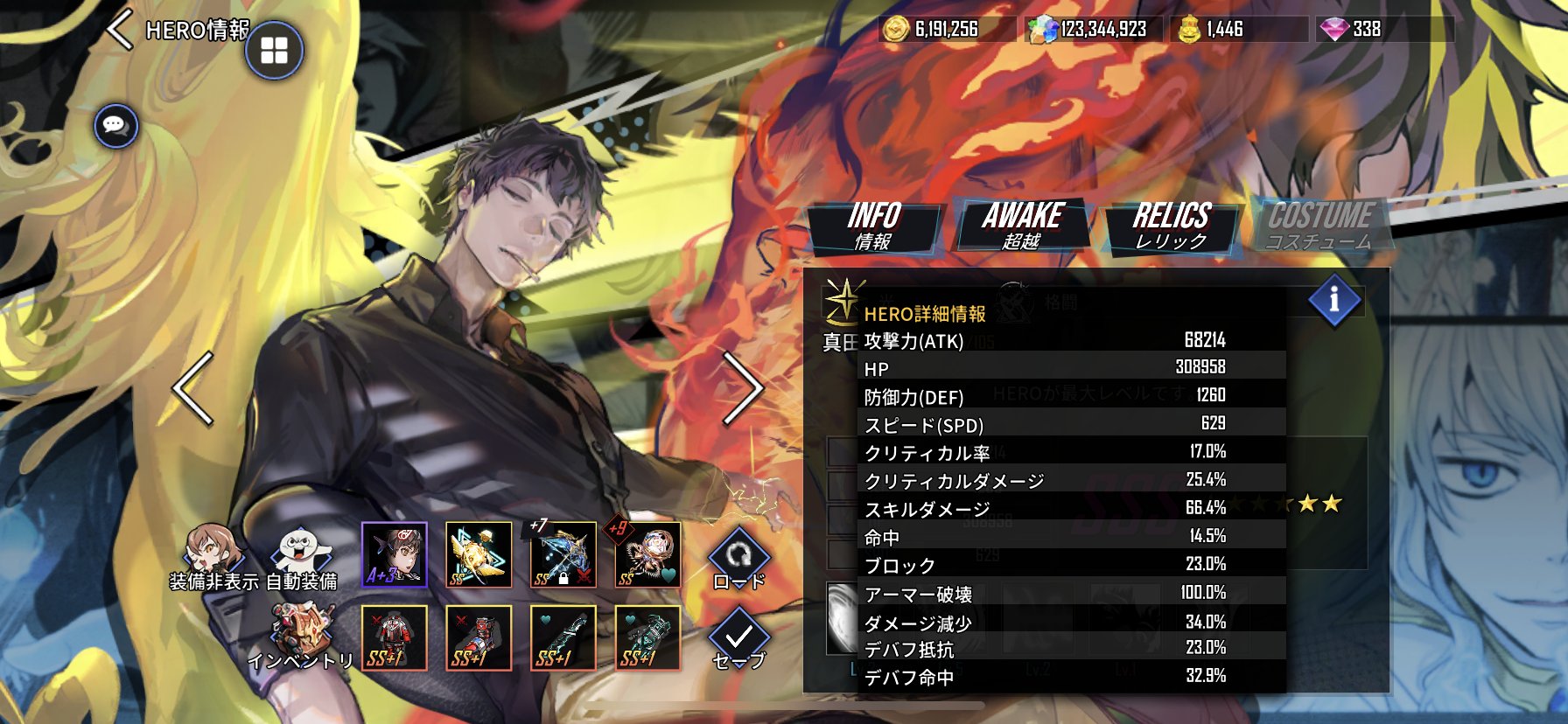Select the RELICS レリック tab

pos(1171,226)
